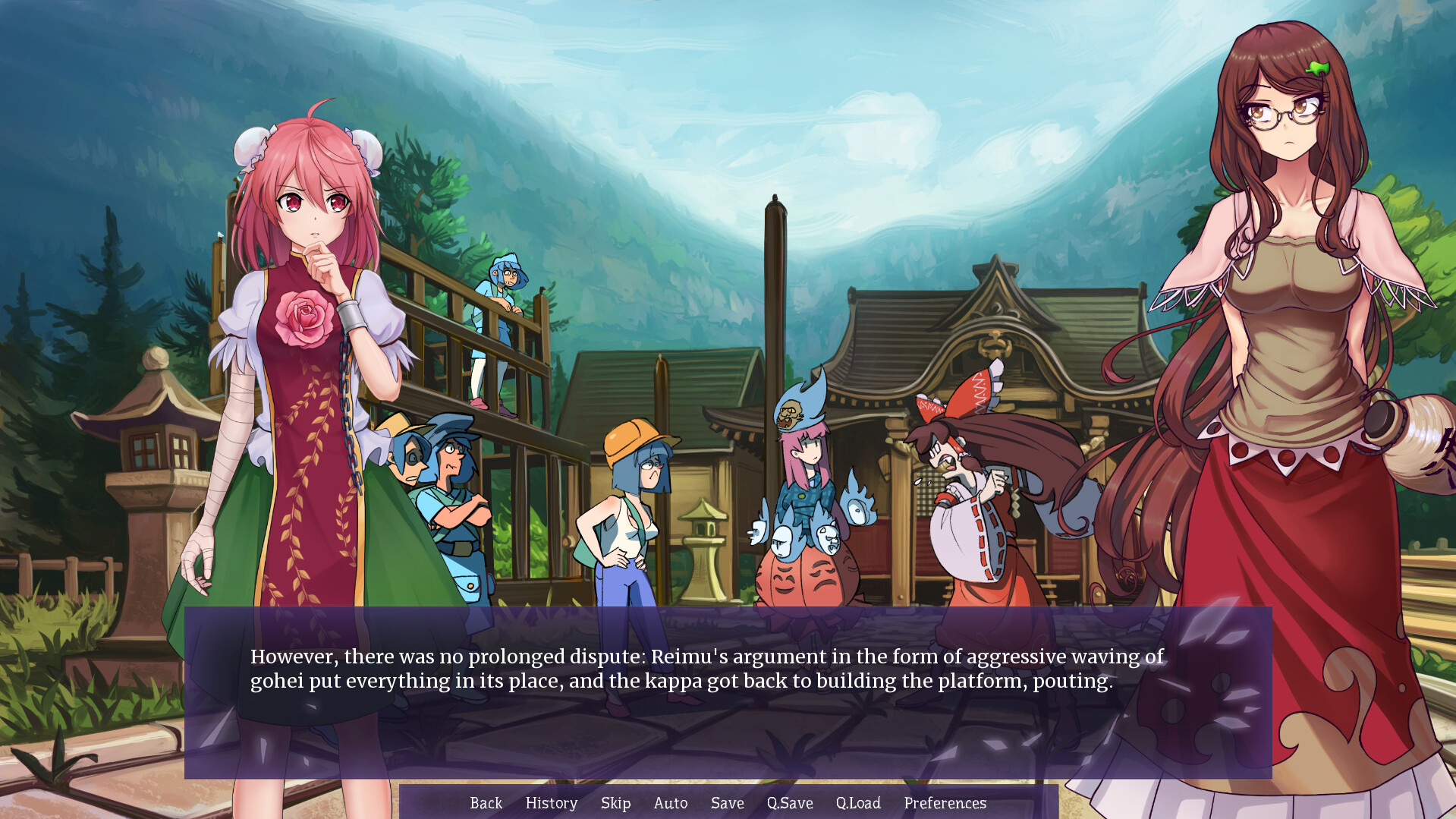Open the Preferences menu
The height and width of the screenshot is (819, 1456).
pyautogui.click(x=945, y=803)
